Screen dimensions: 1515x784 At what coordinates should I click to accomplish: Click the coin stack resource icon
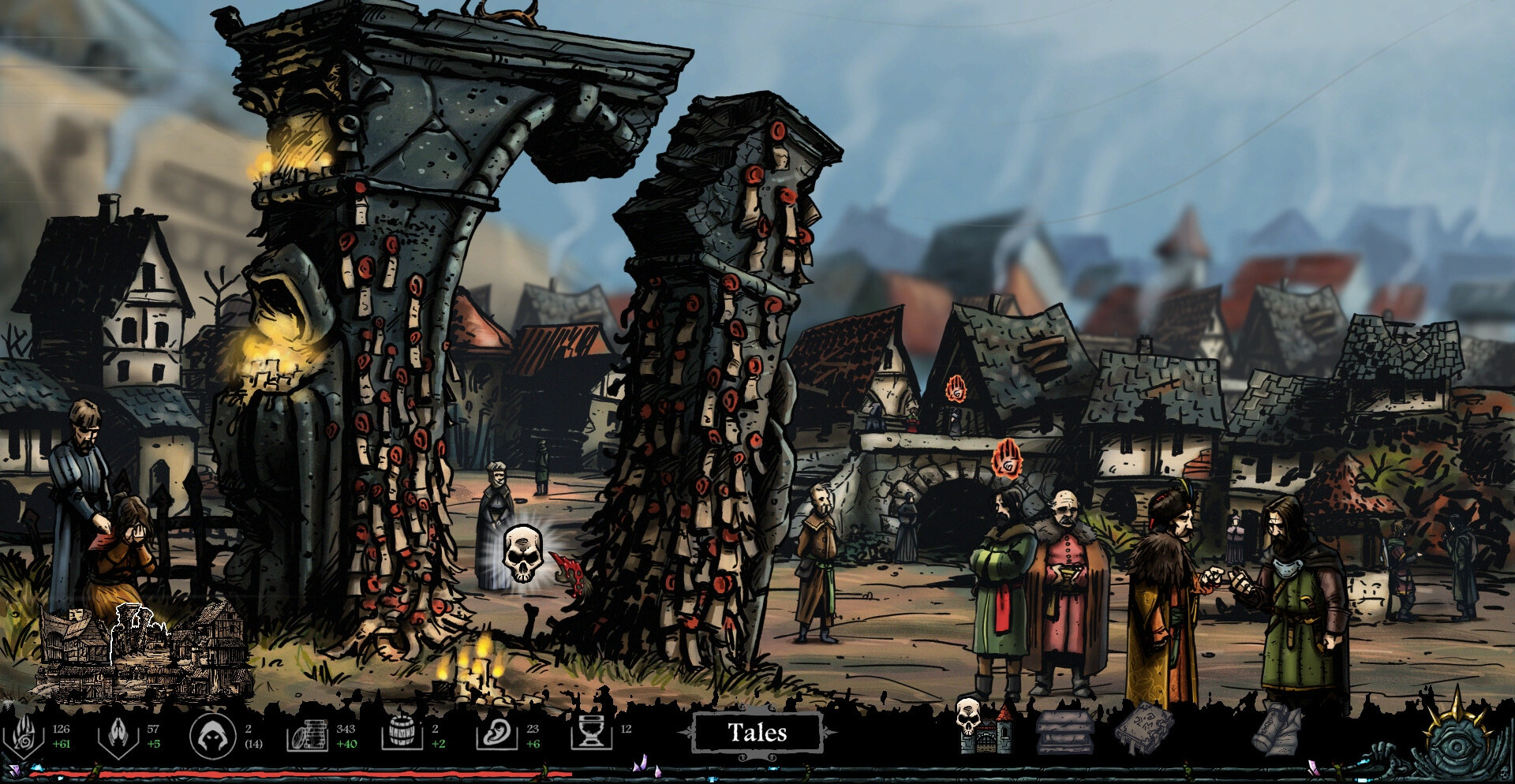307,736
